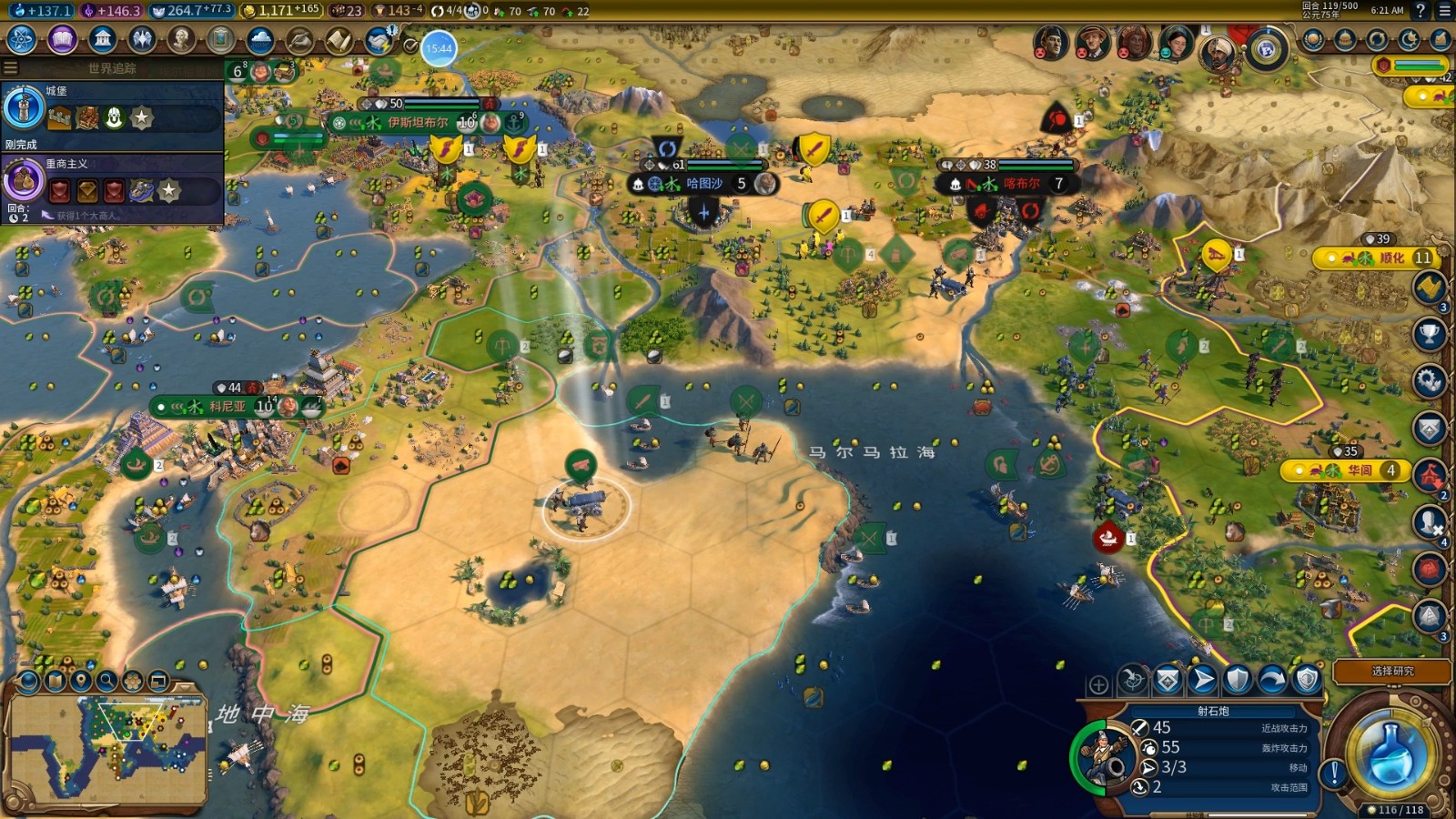Open the minimap
Viewport: 1456px width, 819px height.
pos(107,748)
